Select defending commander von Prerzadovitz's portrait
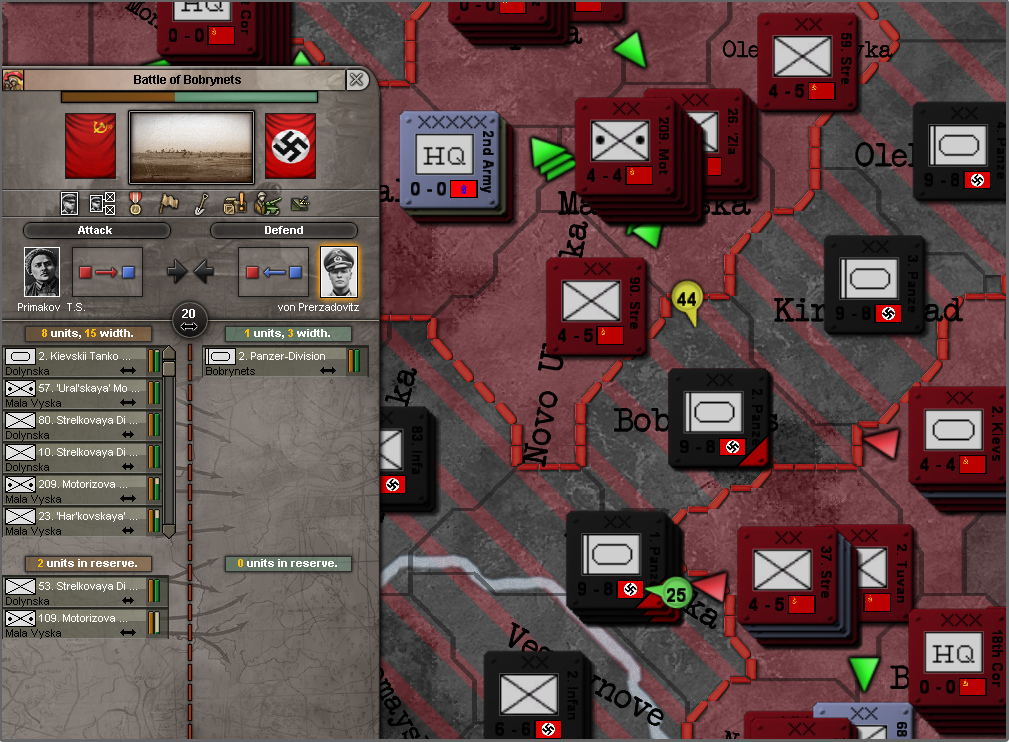This screenshot has width=1009, height=742. click(339, 272)
